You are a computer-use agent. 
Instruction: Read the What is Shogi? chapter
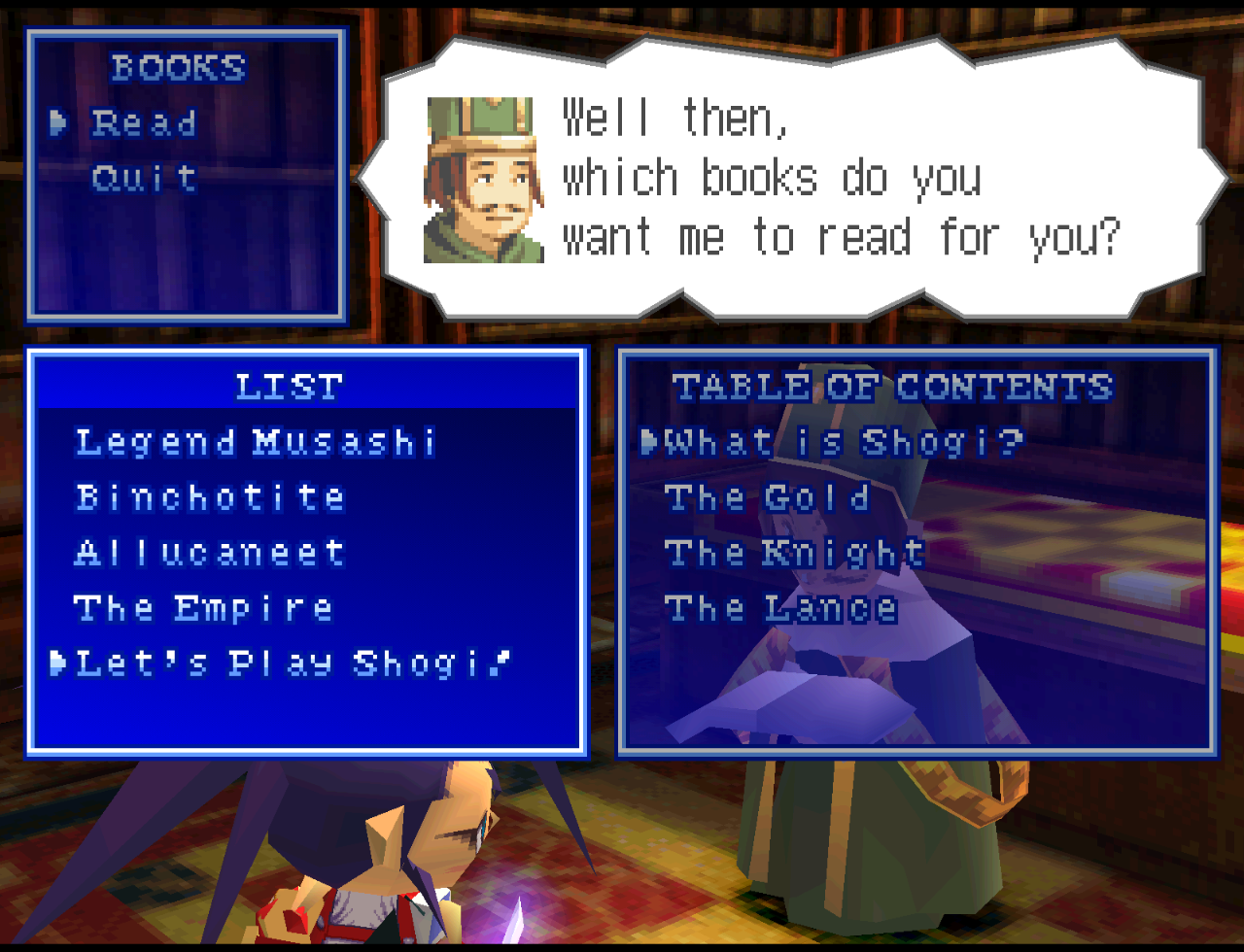[x=844, y=443]
